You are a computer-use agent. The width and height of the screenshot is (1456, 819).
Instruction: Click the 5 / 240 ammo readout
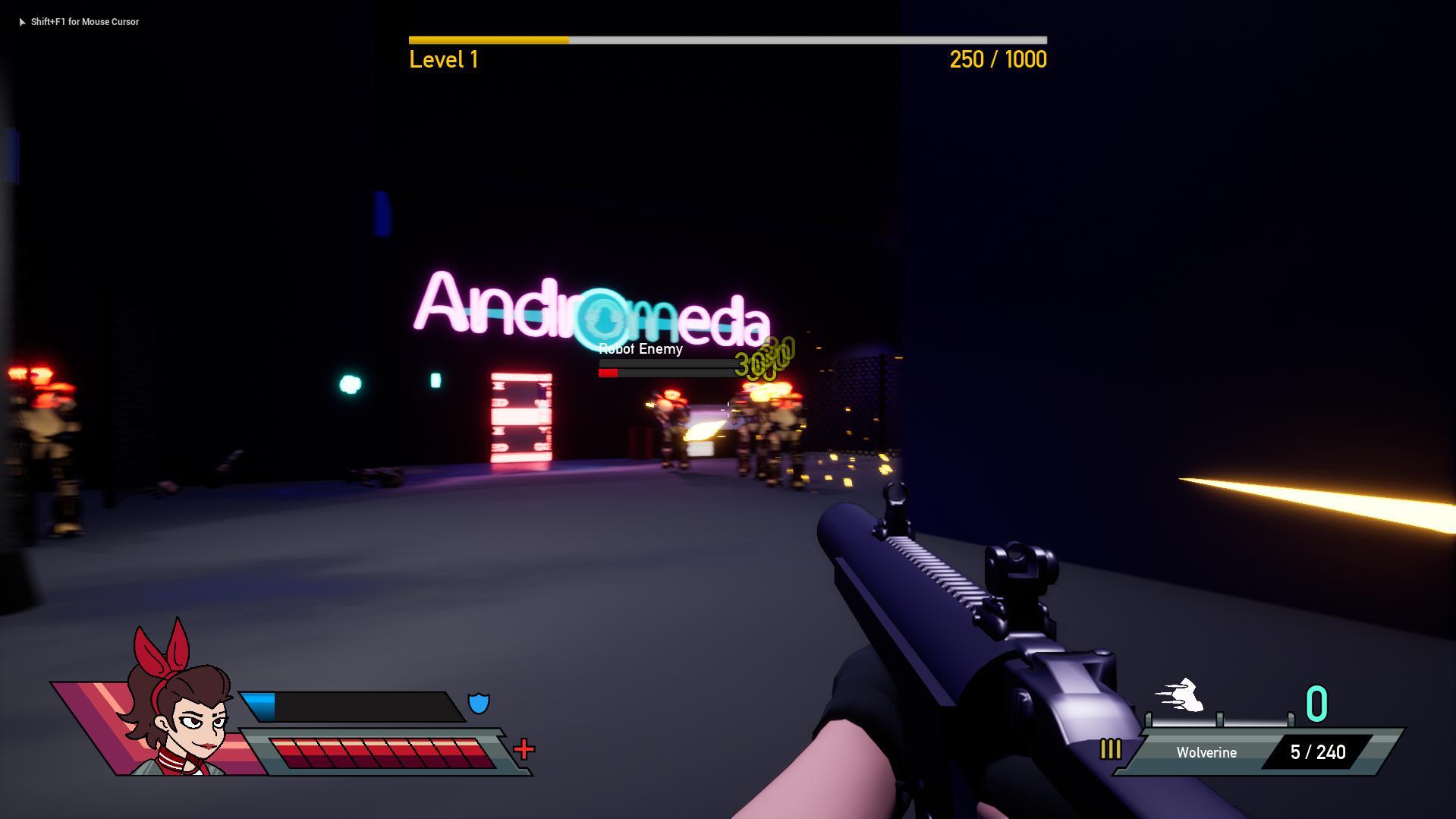click(1318, 753)
